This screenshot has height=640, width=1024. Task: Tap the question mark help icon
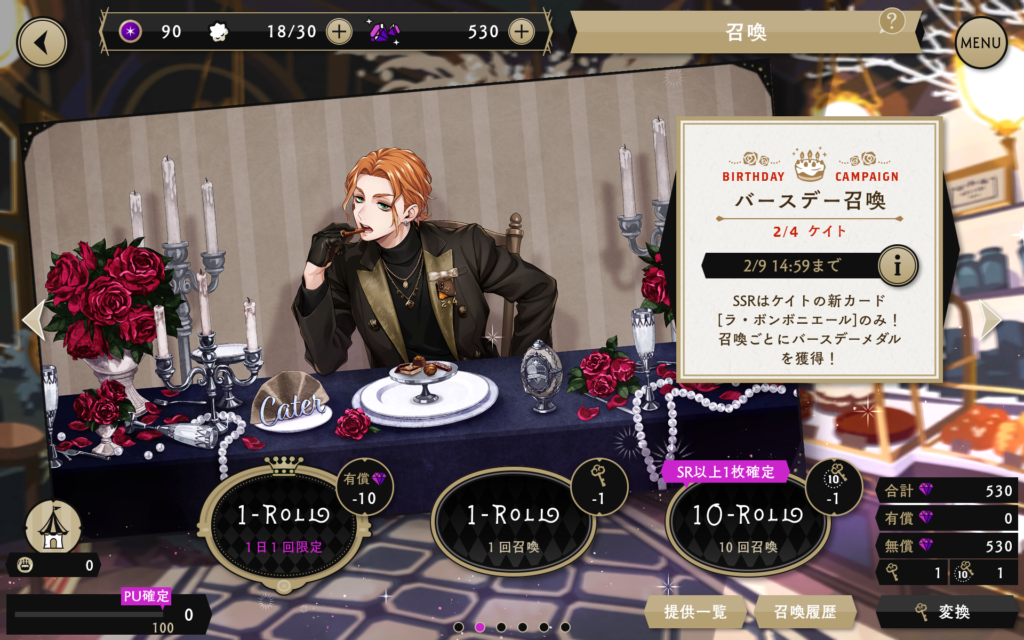(x=892, y=20)
